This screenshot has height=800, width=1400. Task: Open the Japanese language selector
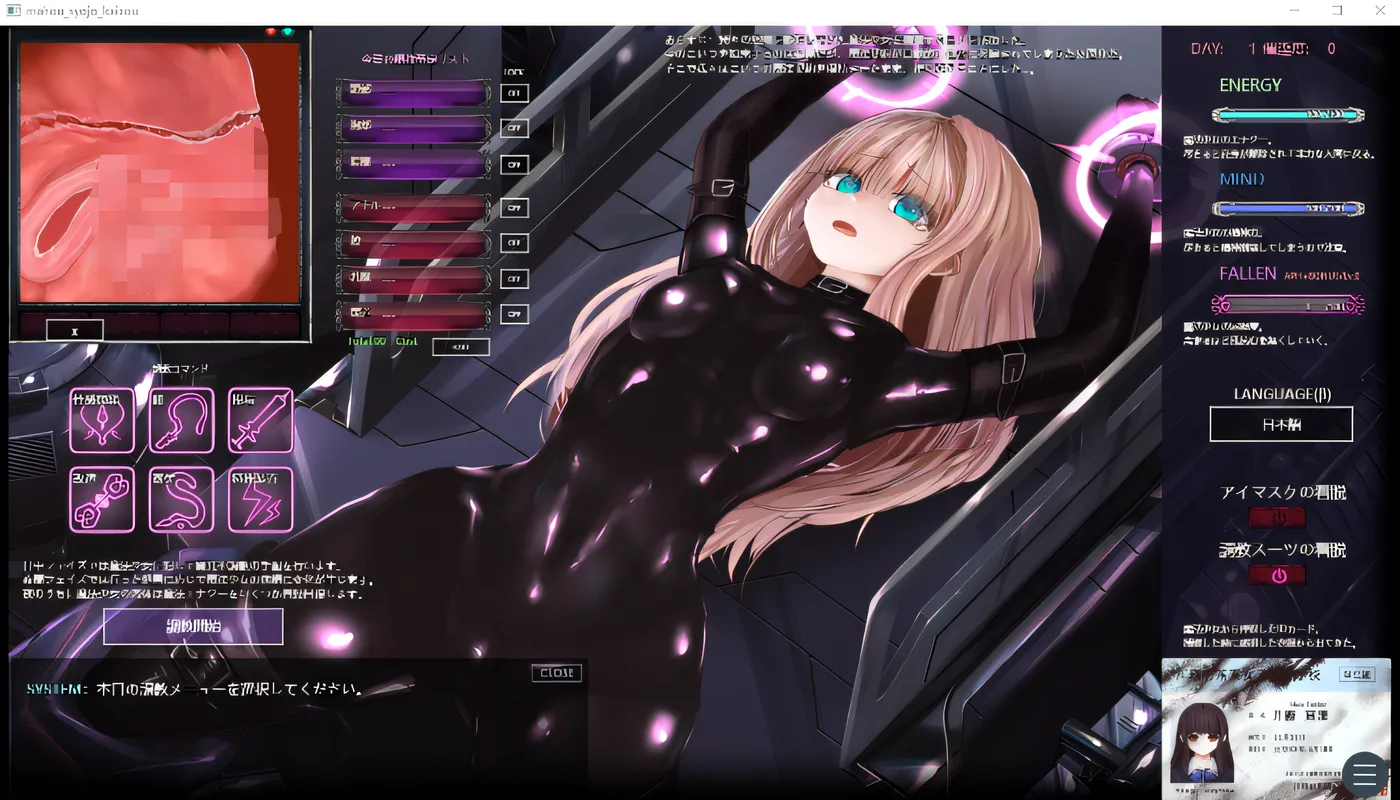(x=1281, y=423)
